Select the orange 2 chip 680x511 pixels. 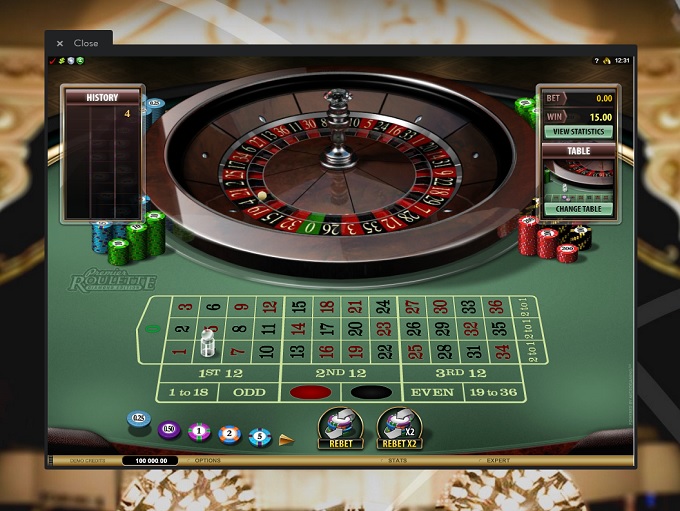tap(230, 434)
